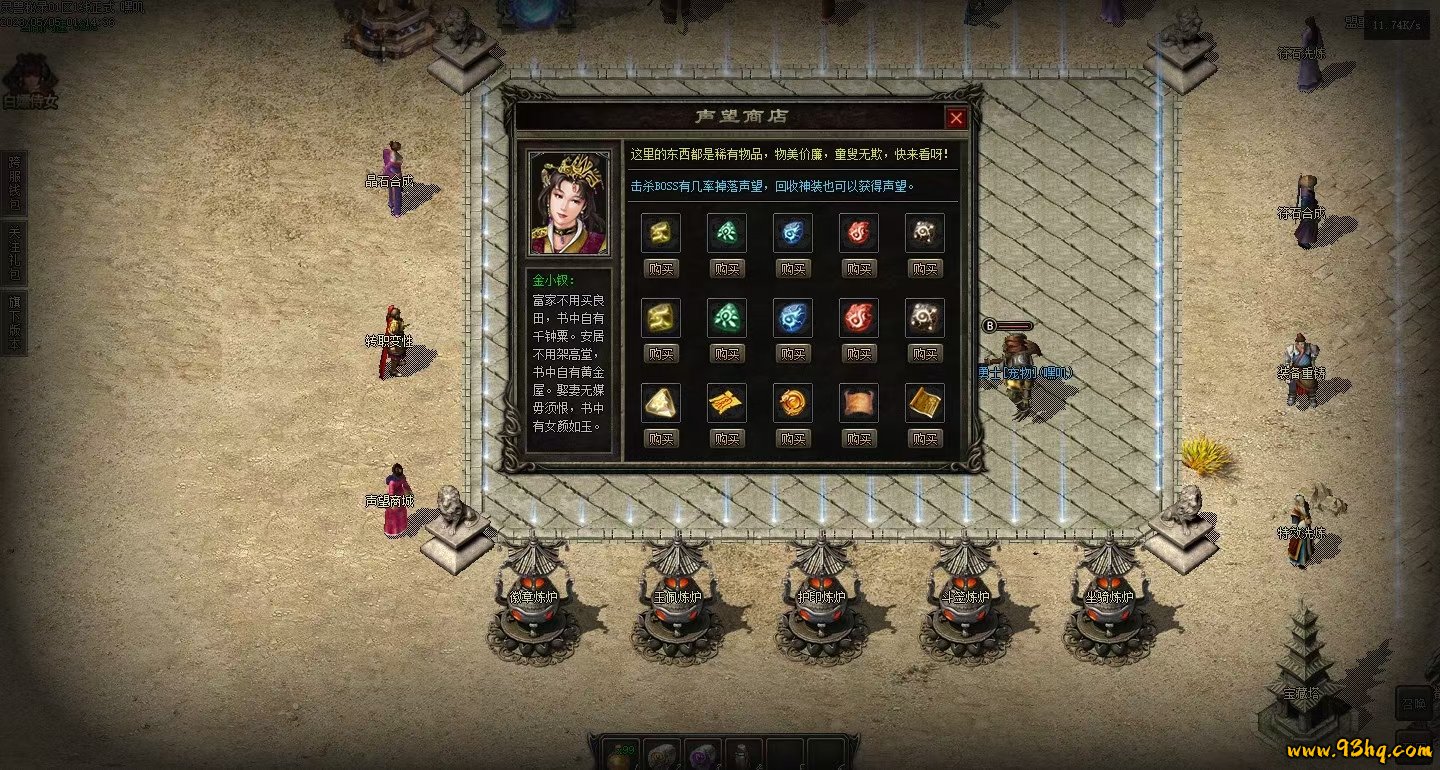Viewport: 1440px width, 770px height.
Task: Select the yellow talisman paper icon
Action: click(x=727, y=403)
